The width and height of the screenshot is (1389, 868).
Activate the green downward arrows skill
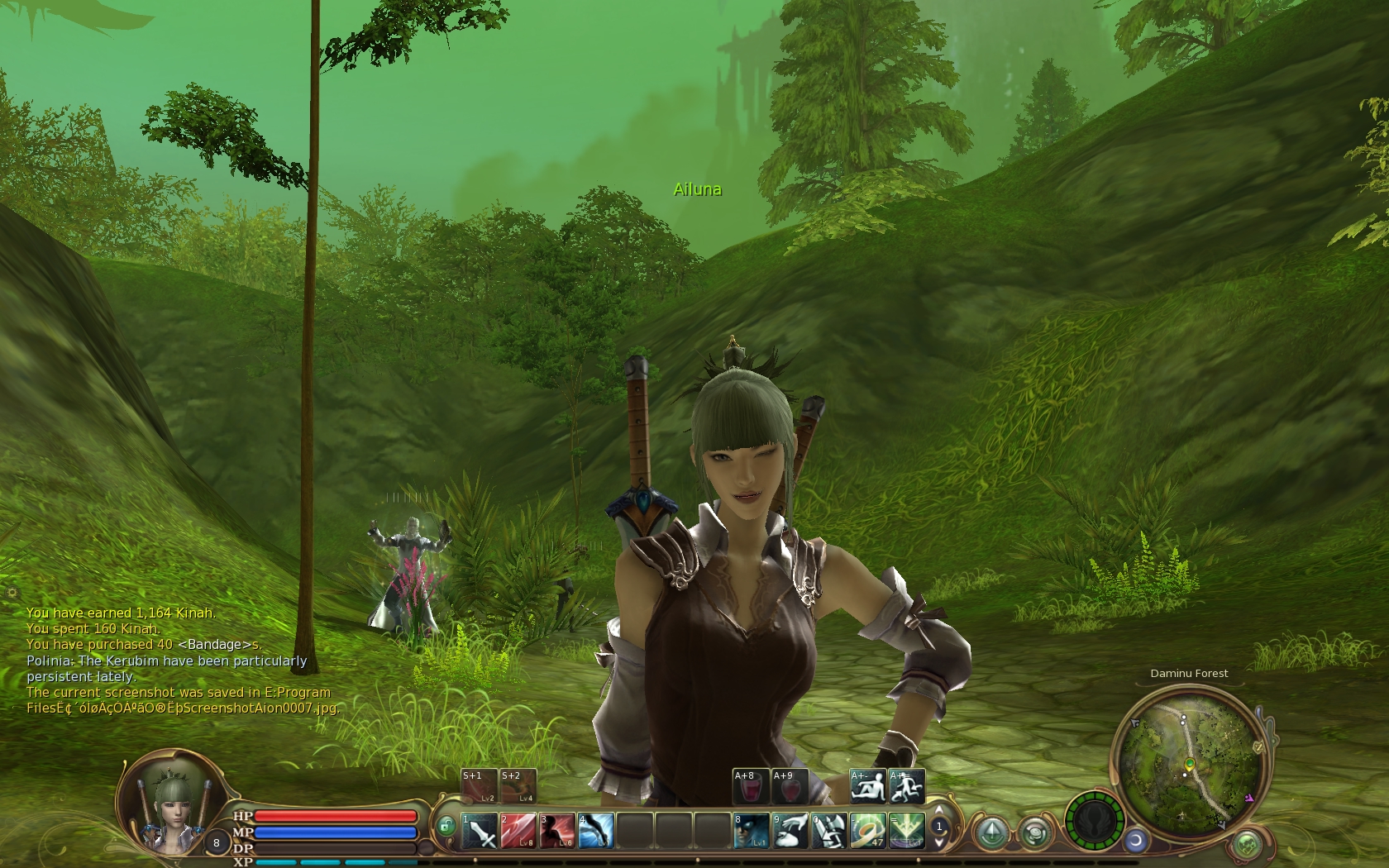pyautogui.click(x=906, y=831)
